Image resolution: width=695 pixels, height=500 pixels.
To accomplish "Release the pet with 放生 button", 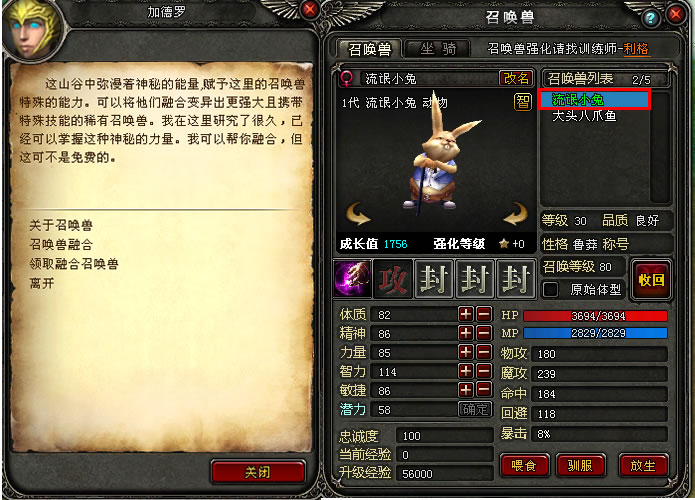I will point(643,465).
